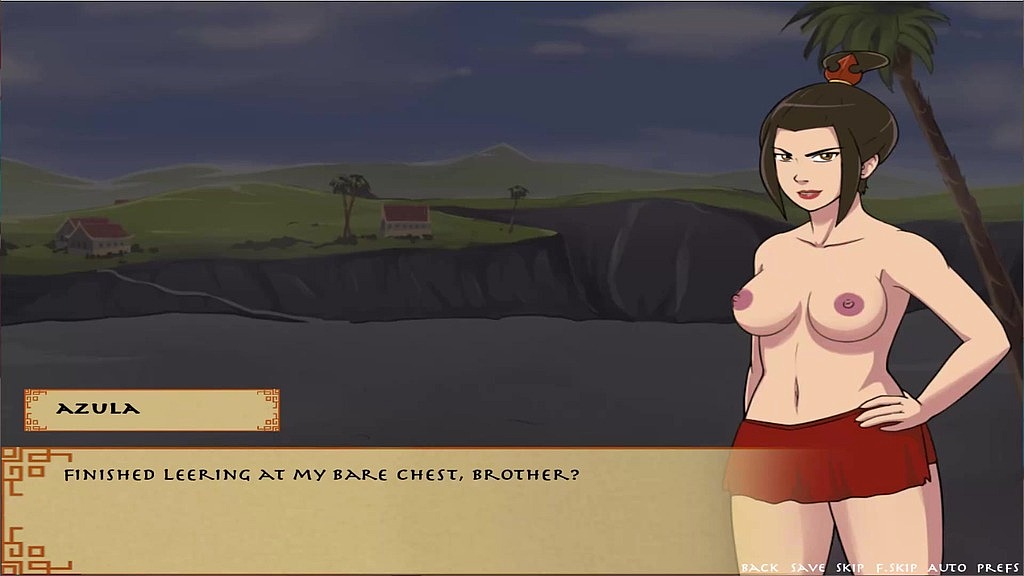
Task: Activate the Skip button
Action: point(850,568)
